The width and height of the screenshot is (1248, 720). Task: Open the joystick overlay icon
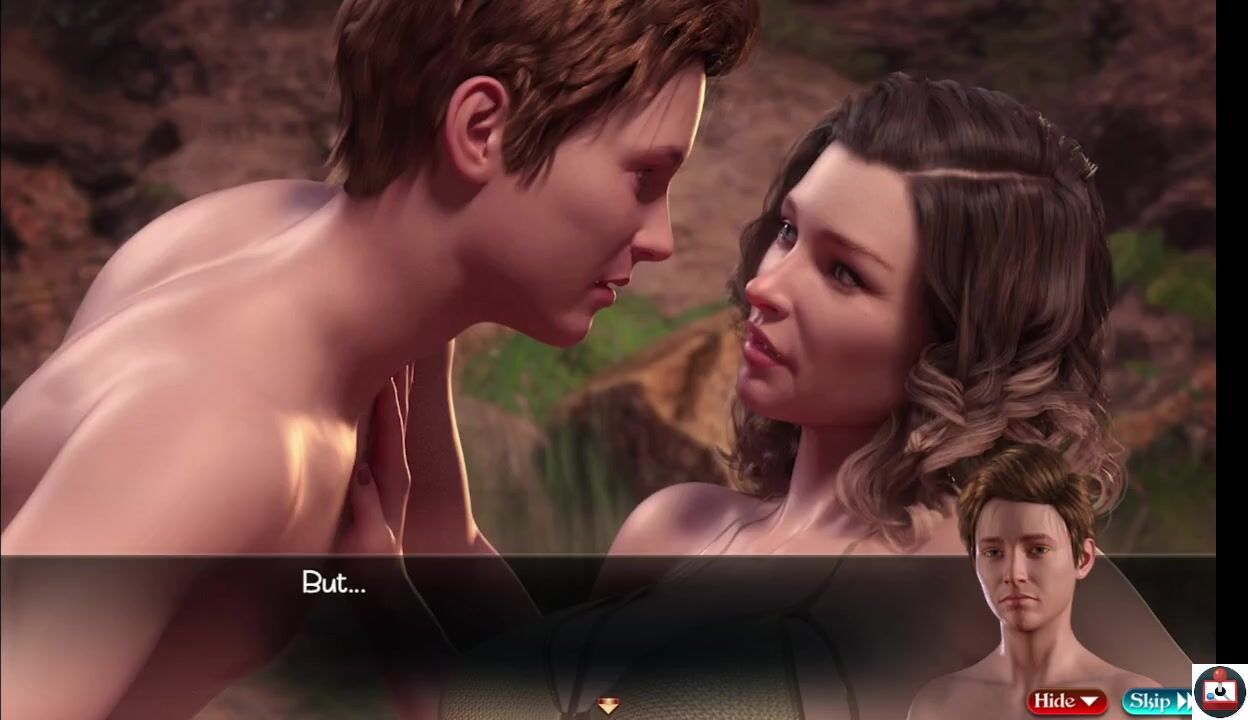pyautogui.click(x=1220, y=691)
